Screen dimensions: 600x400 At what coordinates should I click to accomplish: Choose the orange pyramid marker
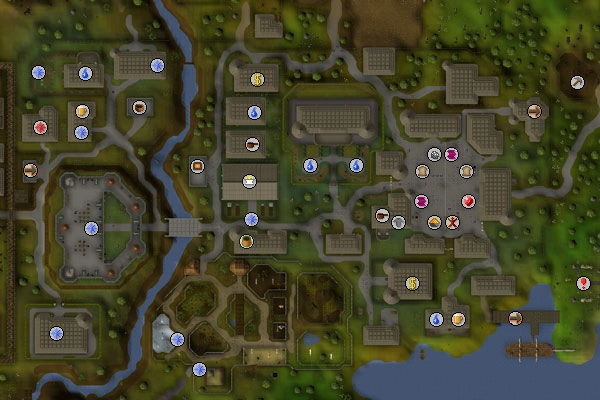pos(434,221)
